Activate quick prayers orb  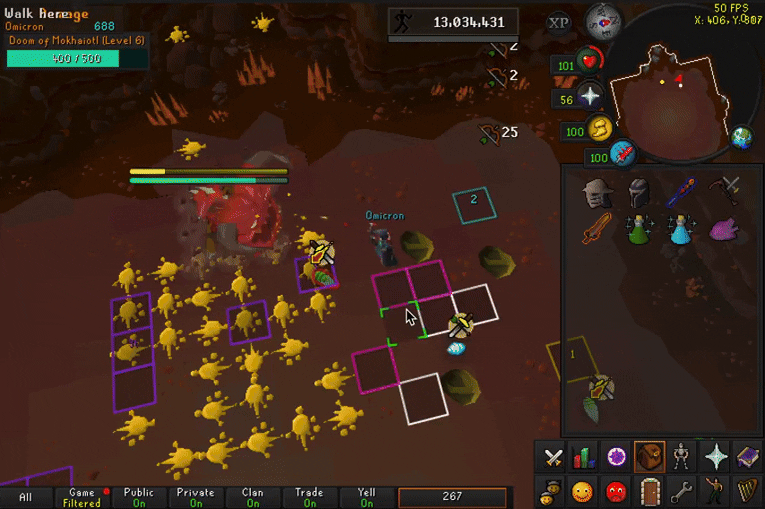(x=590, y=96)
